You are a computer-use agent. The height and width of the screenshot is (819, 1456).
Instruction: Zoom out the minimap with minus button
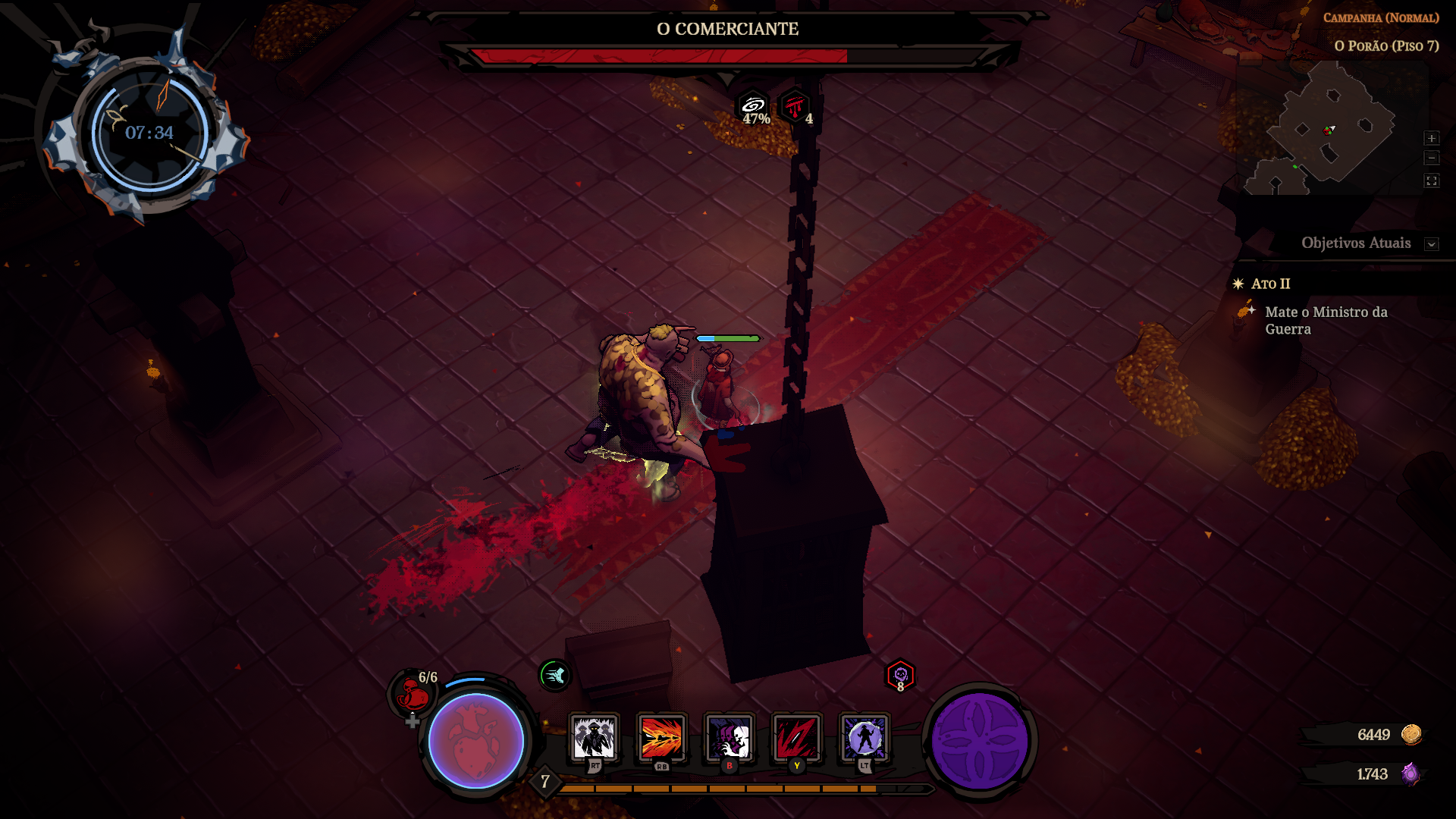[1431, 158]
